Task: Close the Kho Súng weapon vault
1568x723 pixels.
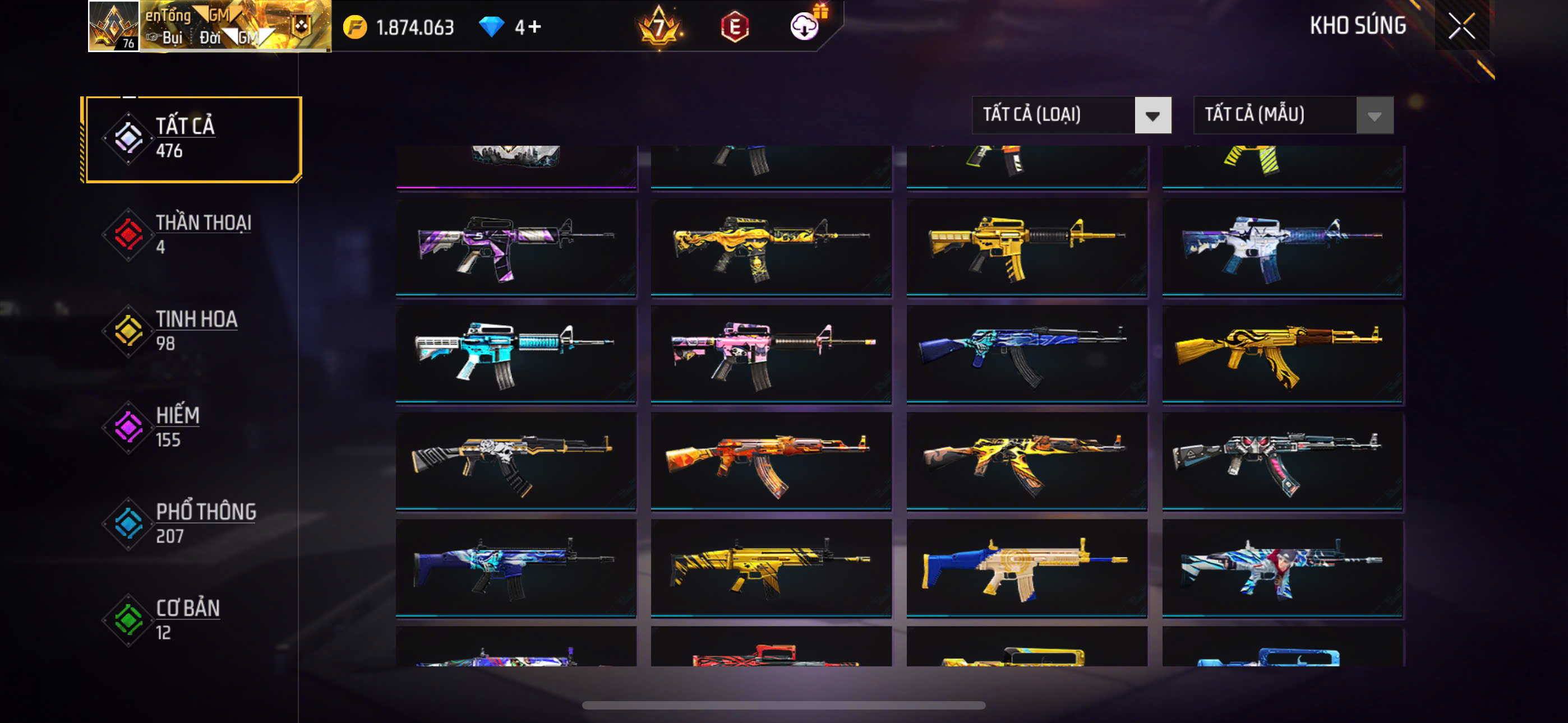Action: point(1461,26)
